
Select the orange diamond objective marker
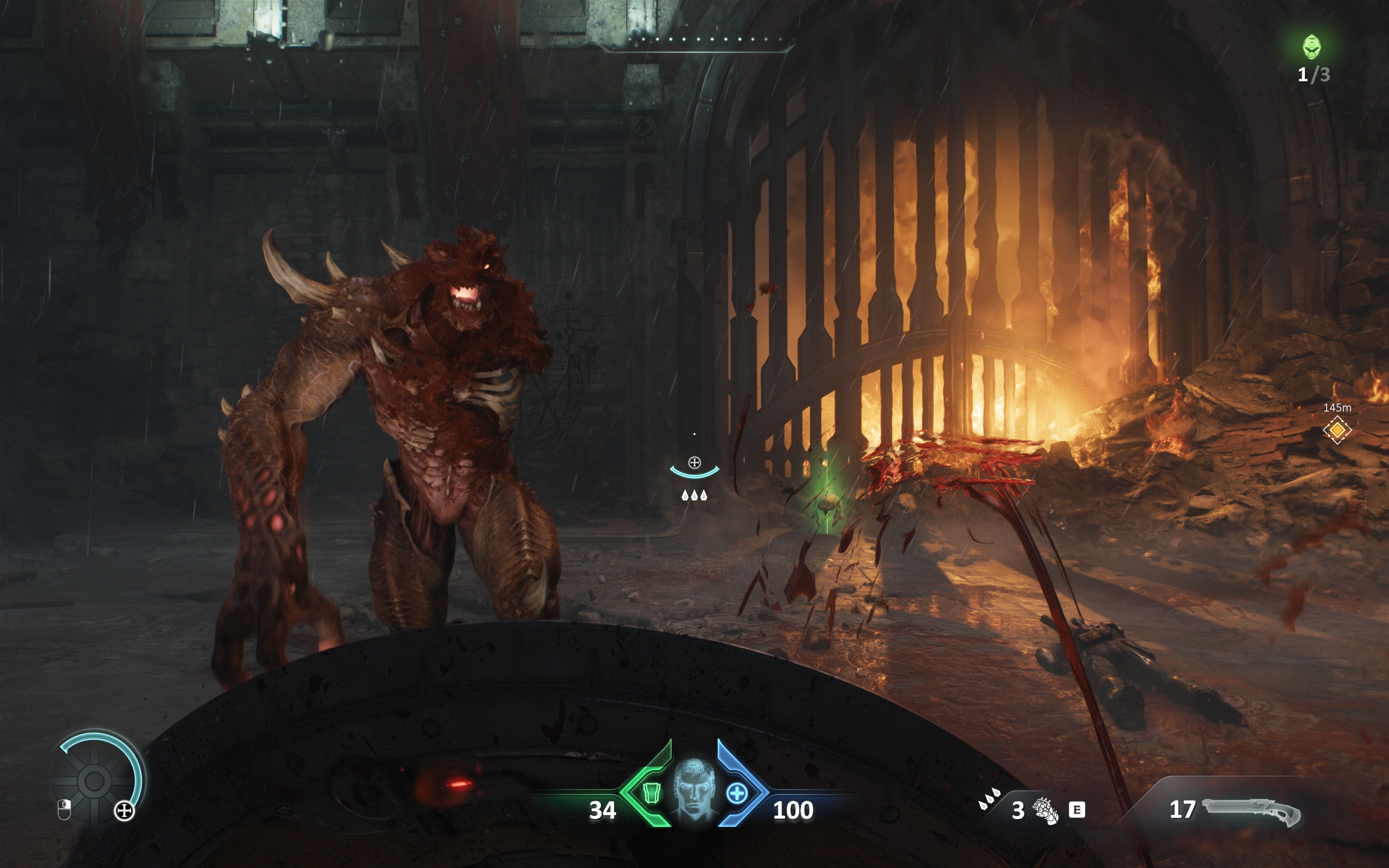1337,430
